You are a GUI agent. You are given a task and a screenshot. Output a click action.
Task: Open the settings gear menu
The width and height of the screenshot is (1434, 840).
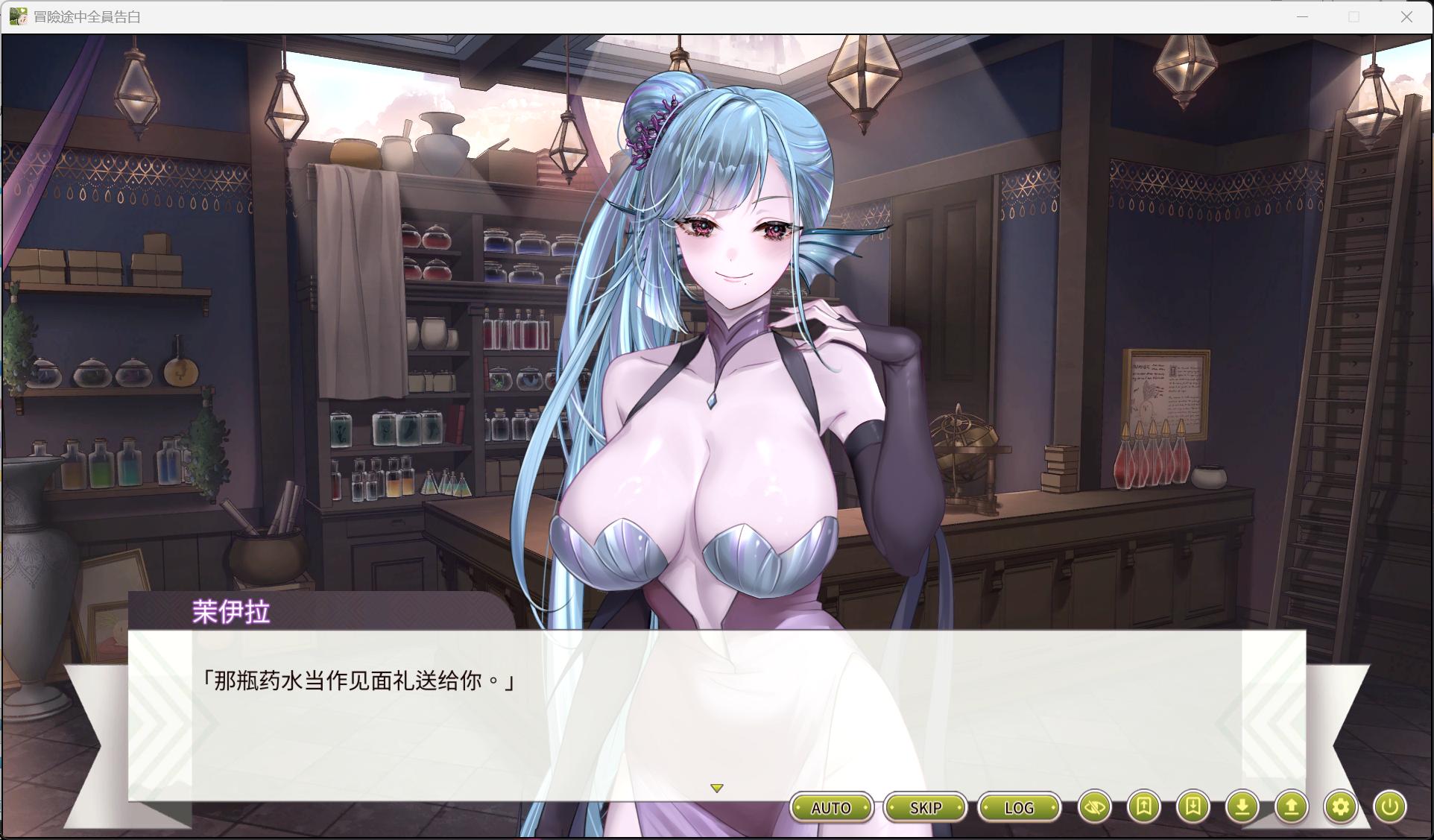click(x=1341, y=807)
